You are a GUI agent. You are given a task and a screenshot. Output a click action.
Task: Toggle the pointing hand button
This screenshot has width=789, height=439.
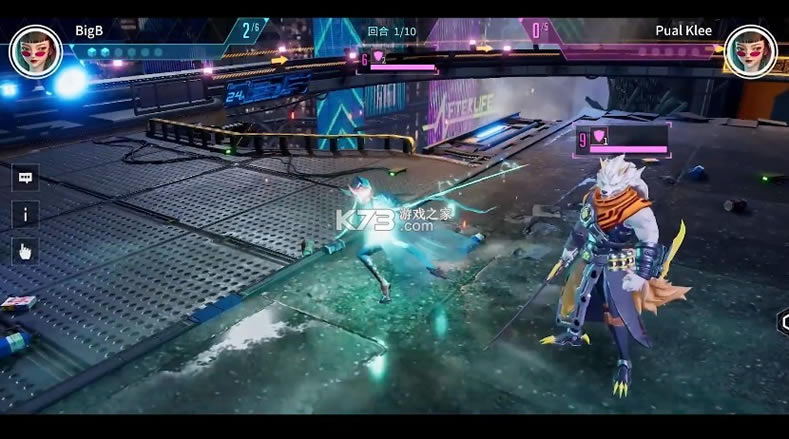tap(25, 251)
